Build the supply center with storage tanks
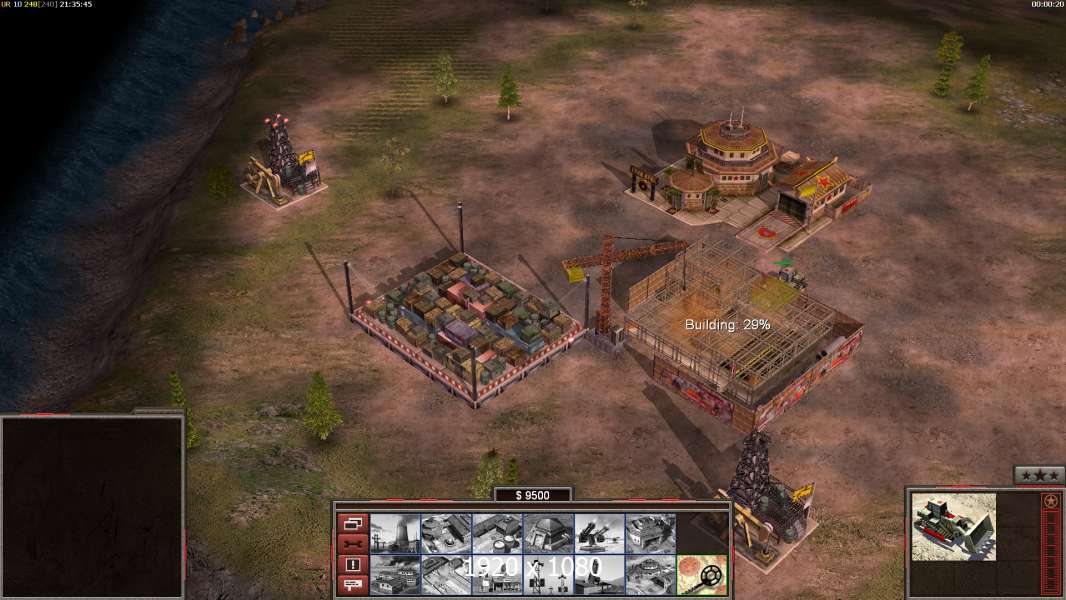The height and width of the screenshot is (600, 1066). [497, 534]
